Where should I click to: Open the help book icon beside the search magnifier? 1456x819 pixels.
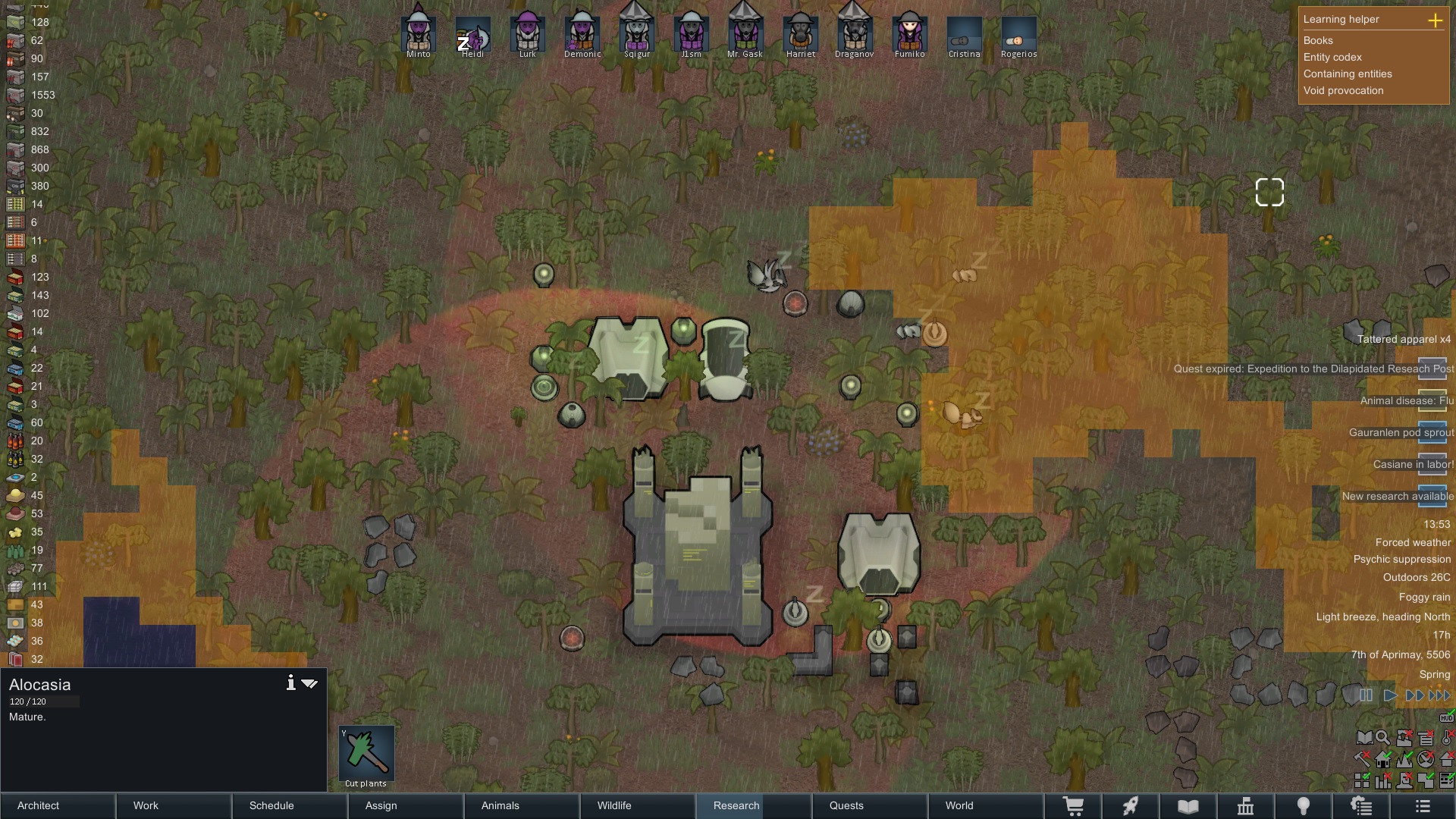click(x=1364, y=738)
